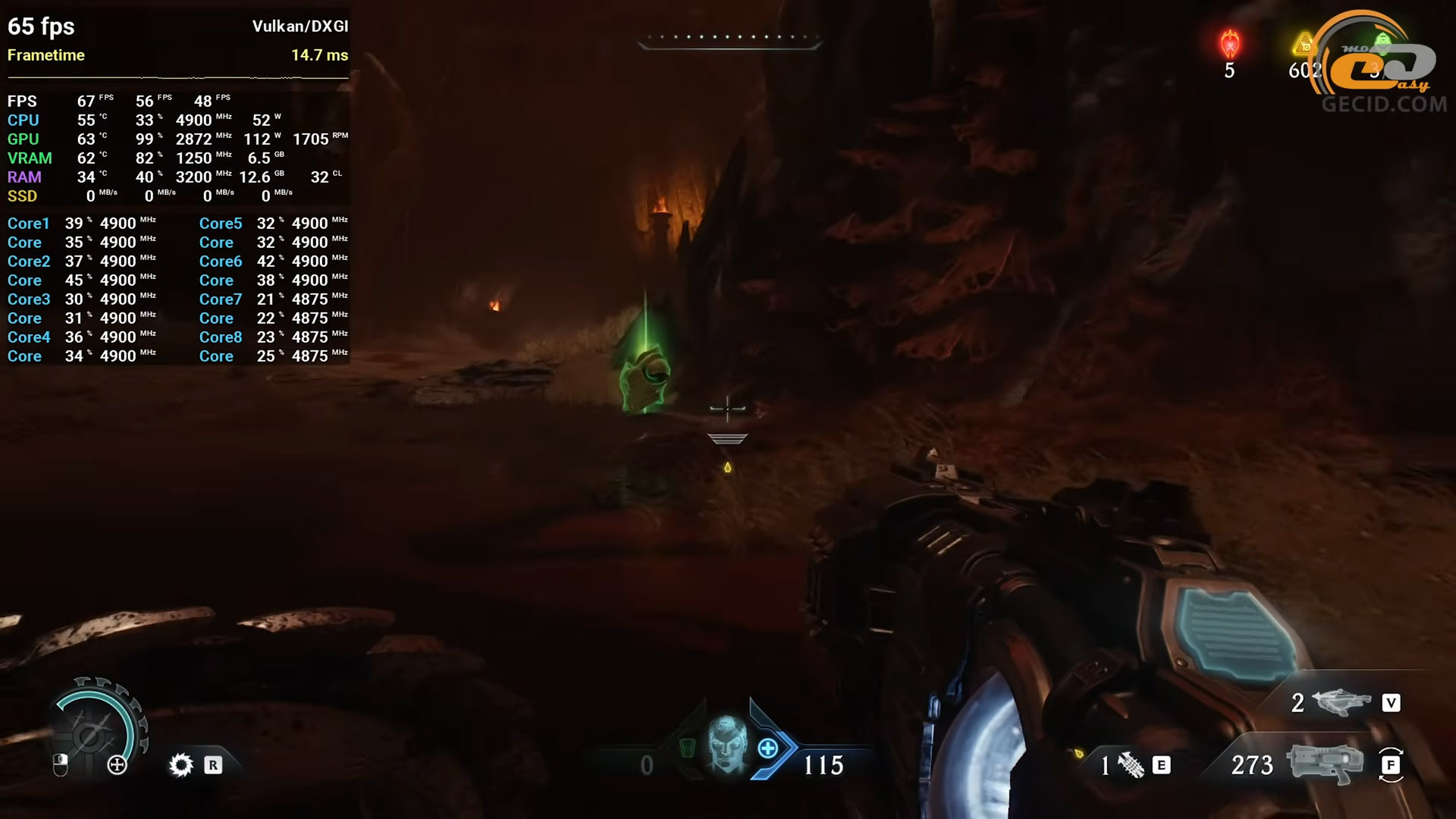Select the ballista weapon icon
The width and height of the screenshot is (1456, 819).
pos(1344,703)
